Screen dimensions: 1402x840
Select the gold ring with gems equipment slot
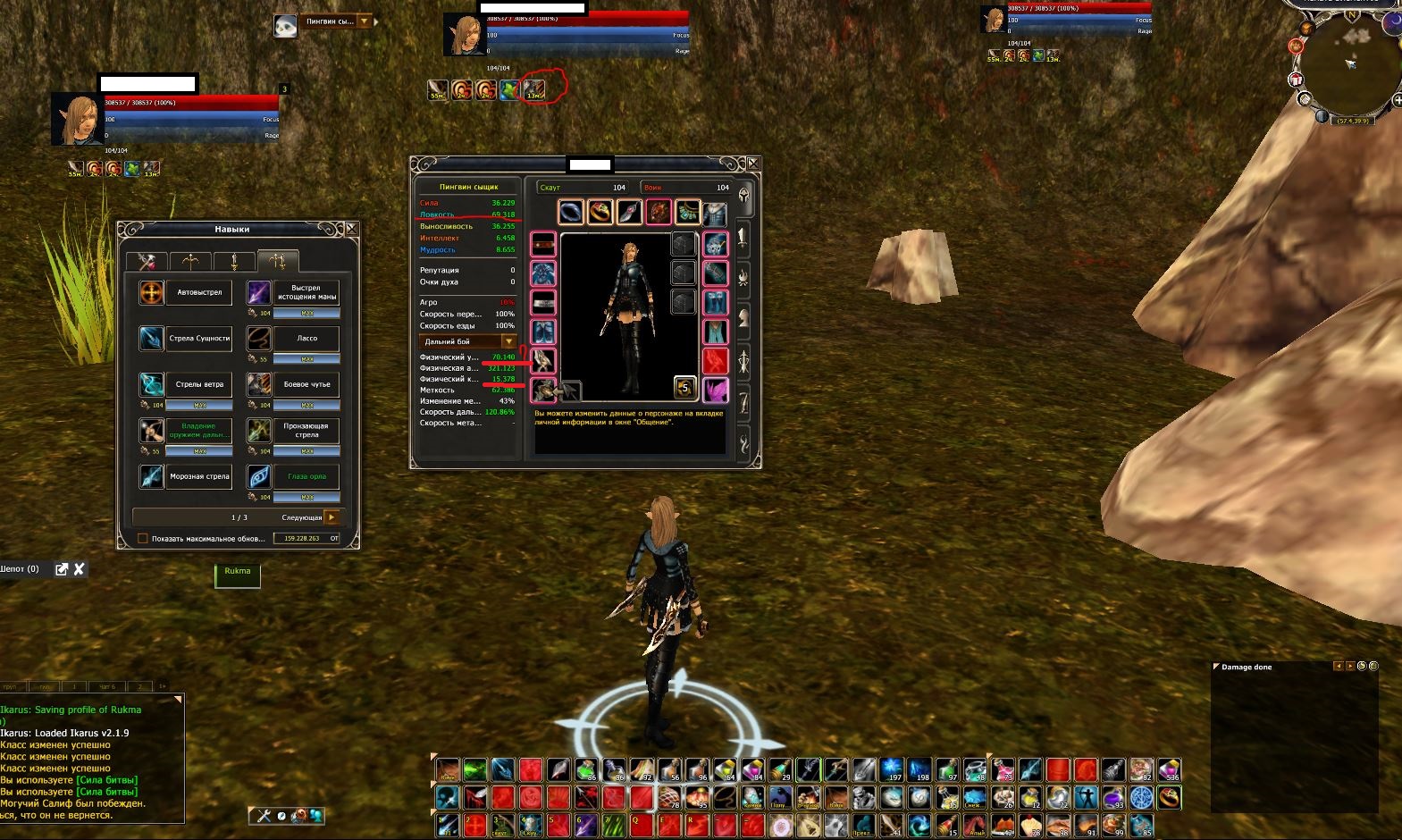(600, 213)
